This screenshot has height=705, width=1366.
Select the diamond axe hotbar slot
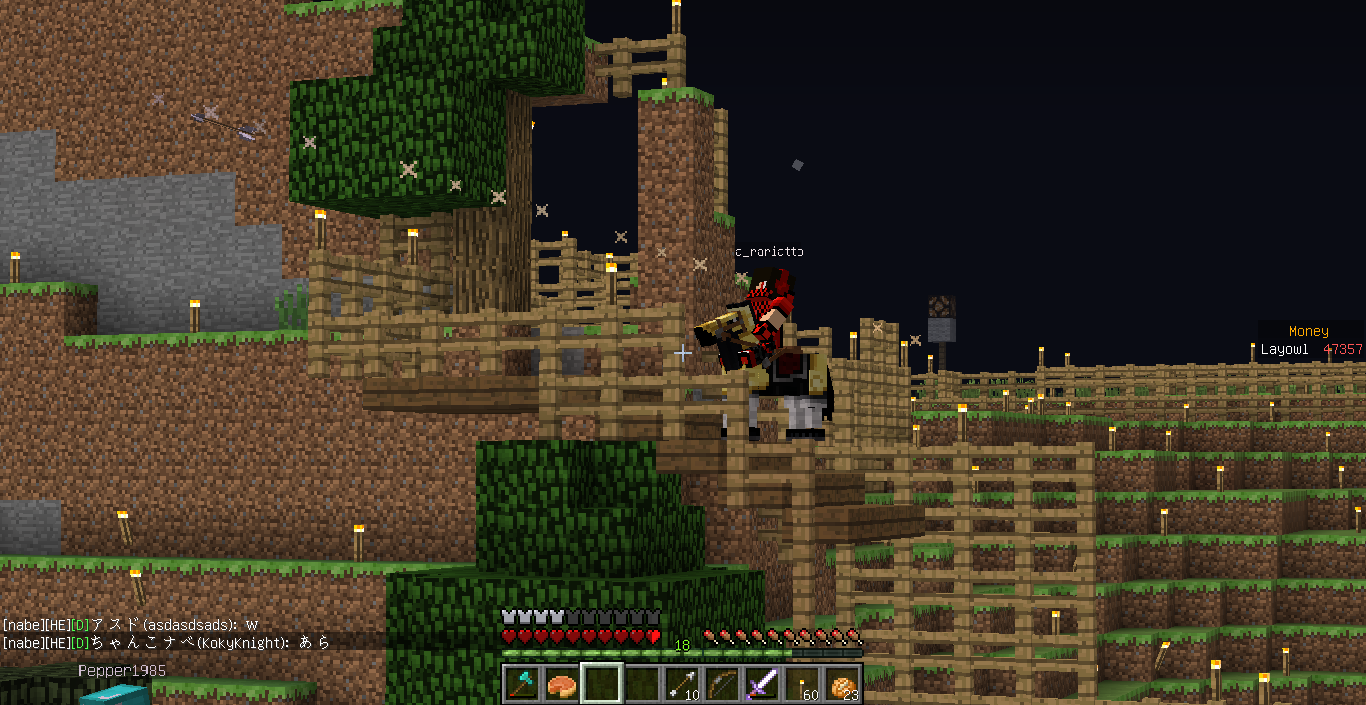521,684
